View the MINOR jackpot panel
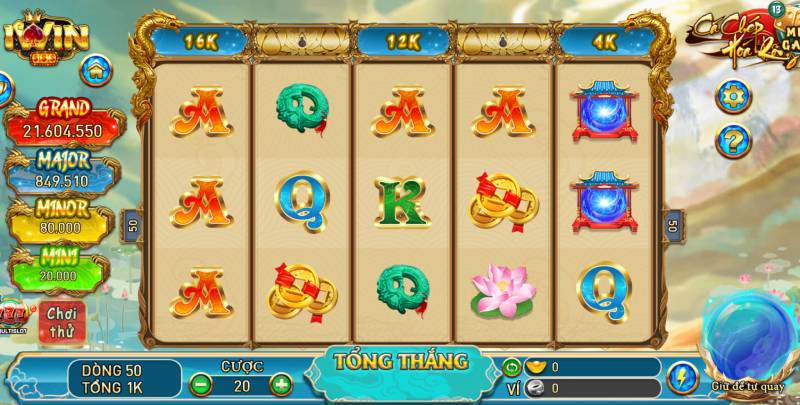 [x=63, y=218]
